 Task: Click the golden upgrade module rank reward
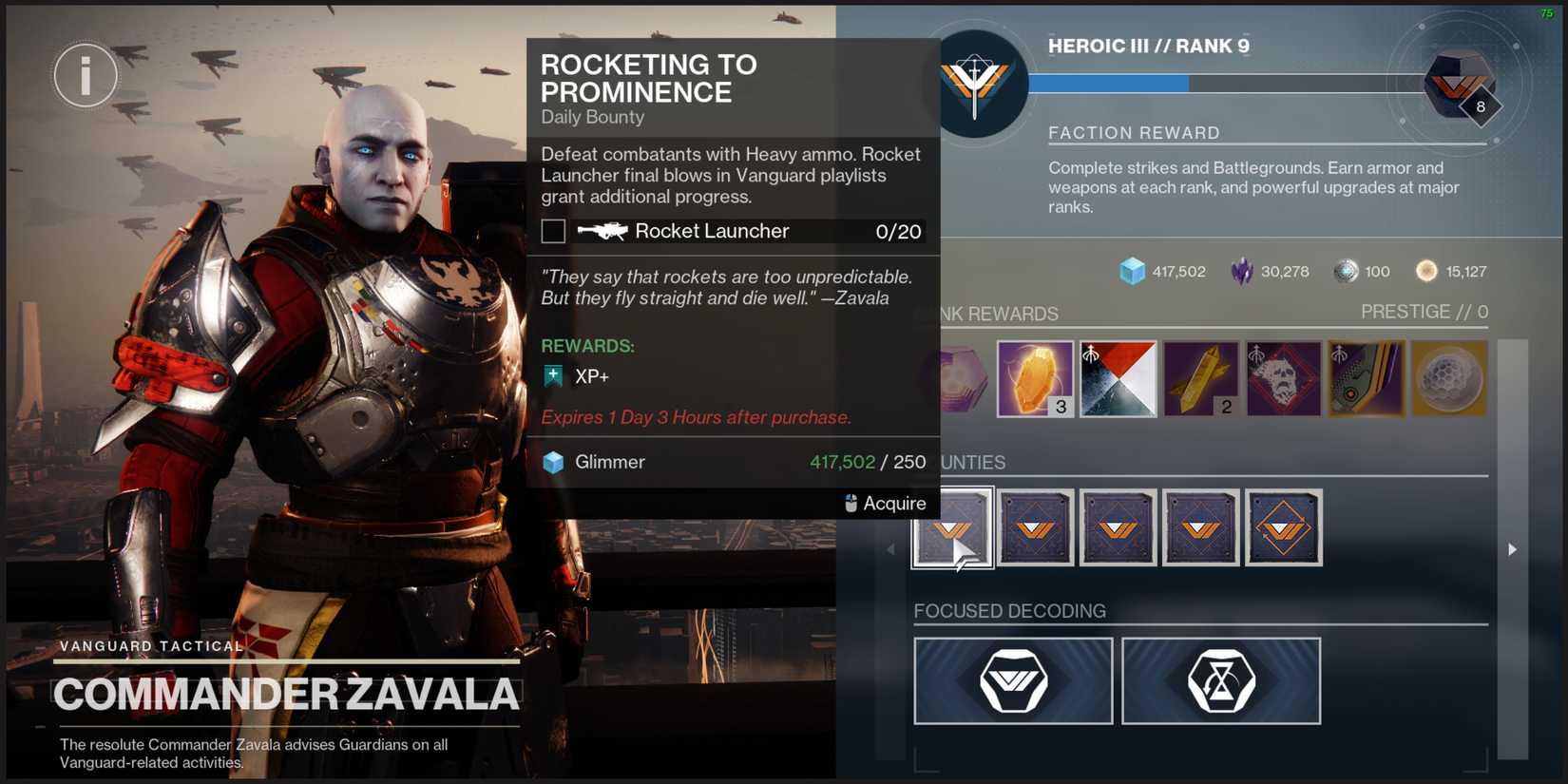(1200, 377)
